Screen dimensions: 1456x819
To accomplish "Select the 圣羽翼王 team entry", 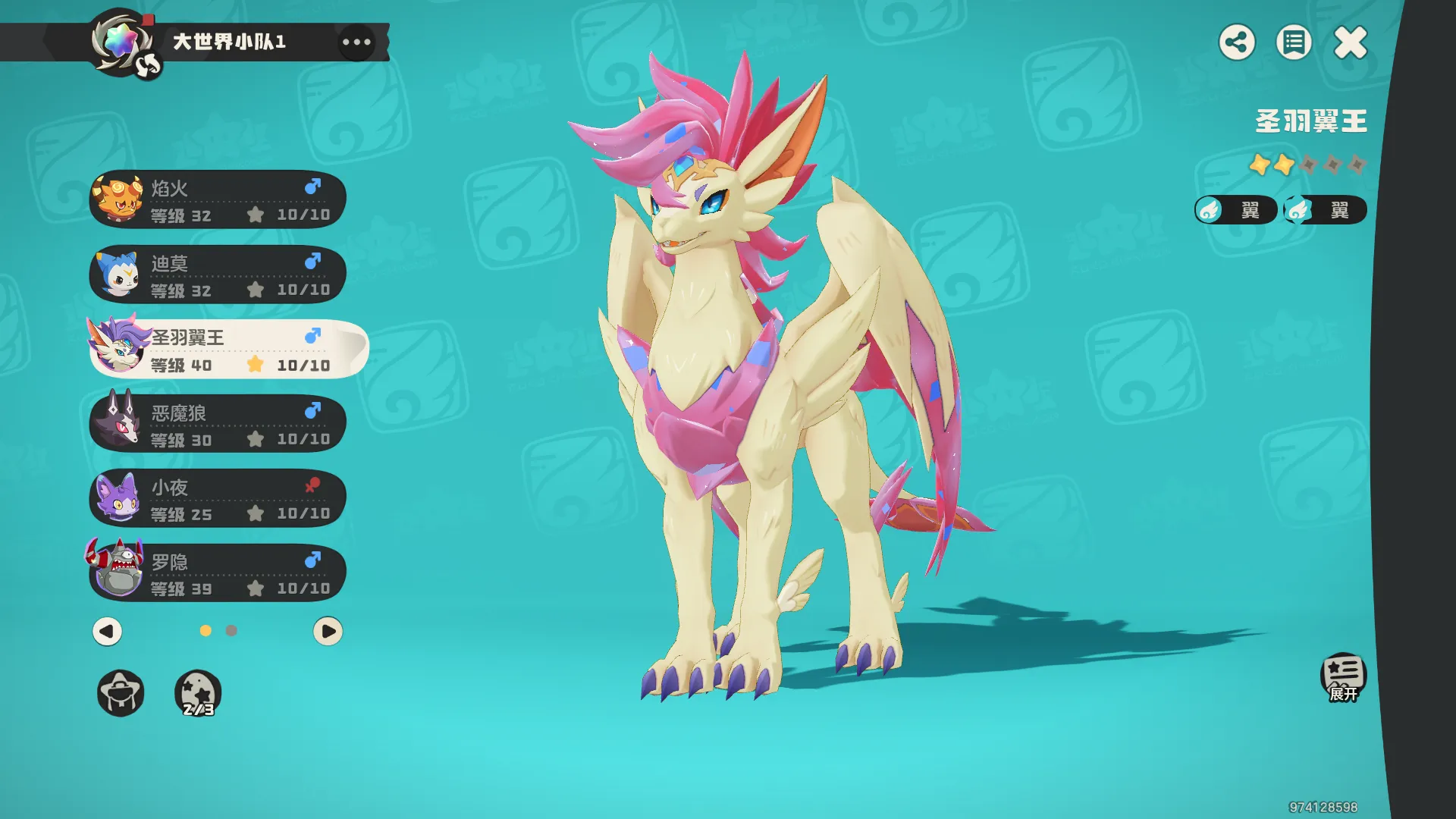I will click(x=227, y=349).
